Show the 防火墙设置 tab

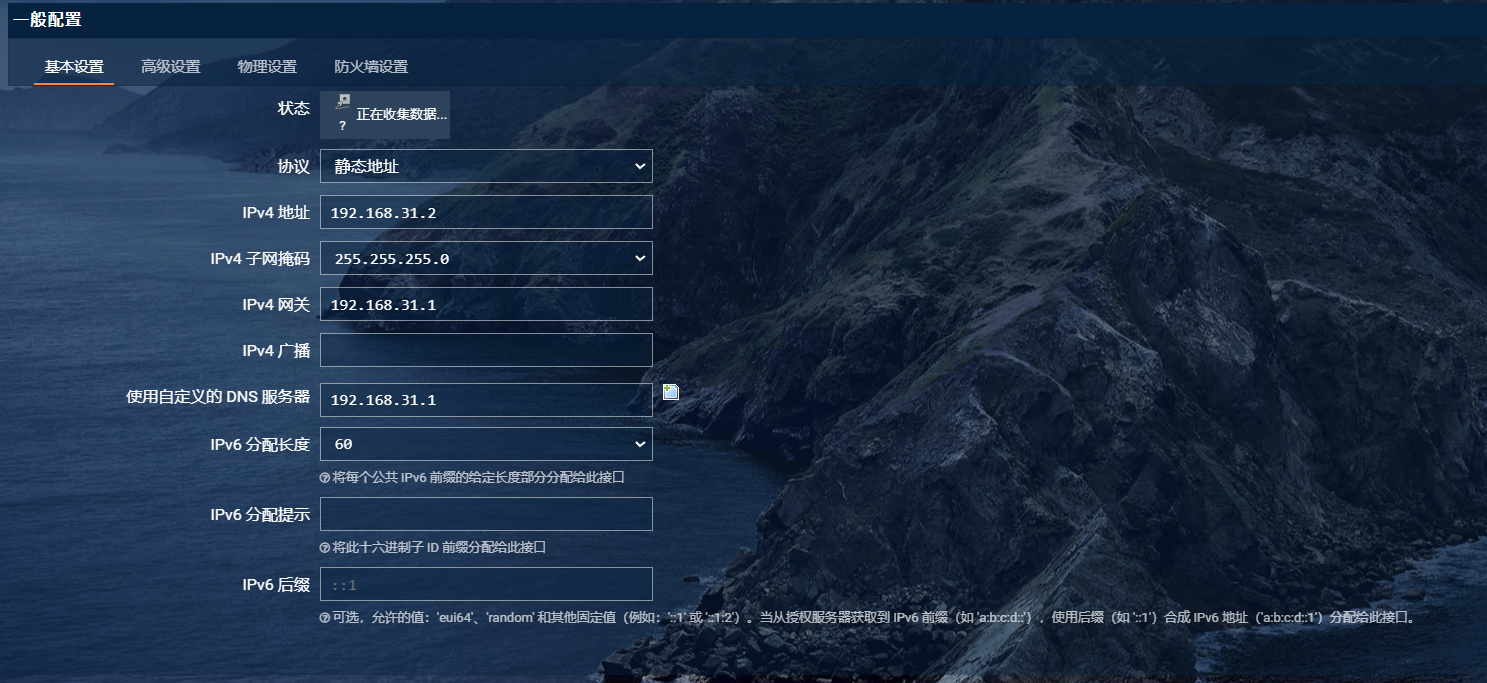(371, 67)
